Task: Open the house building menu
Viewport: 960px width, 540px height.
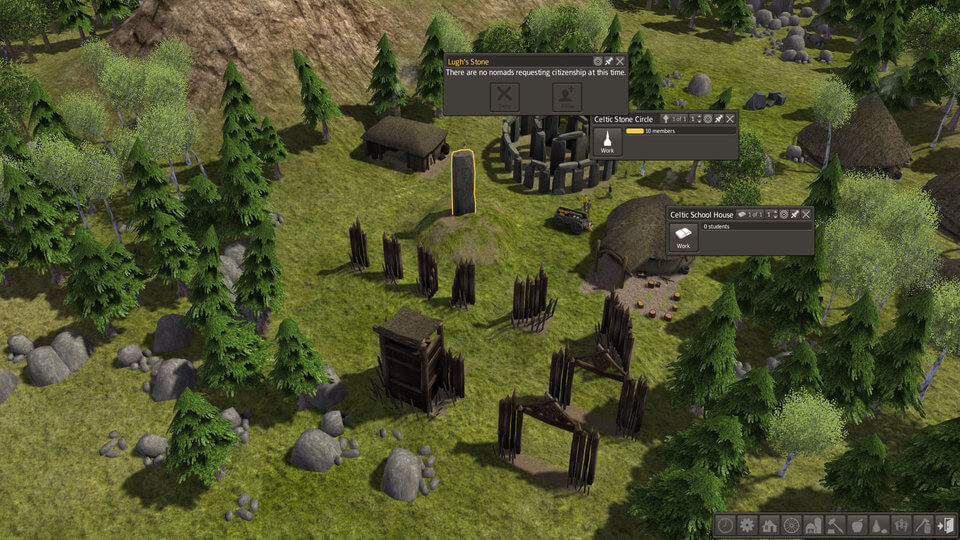Action: [769, 525]
